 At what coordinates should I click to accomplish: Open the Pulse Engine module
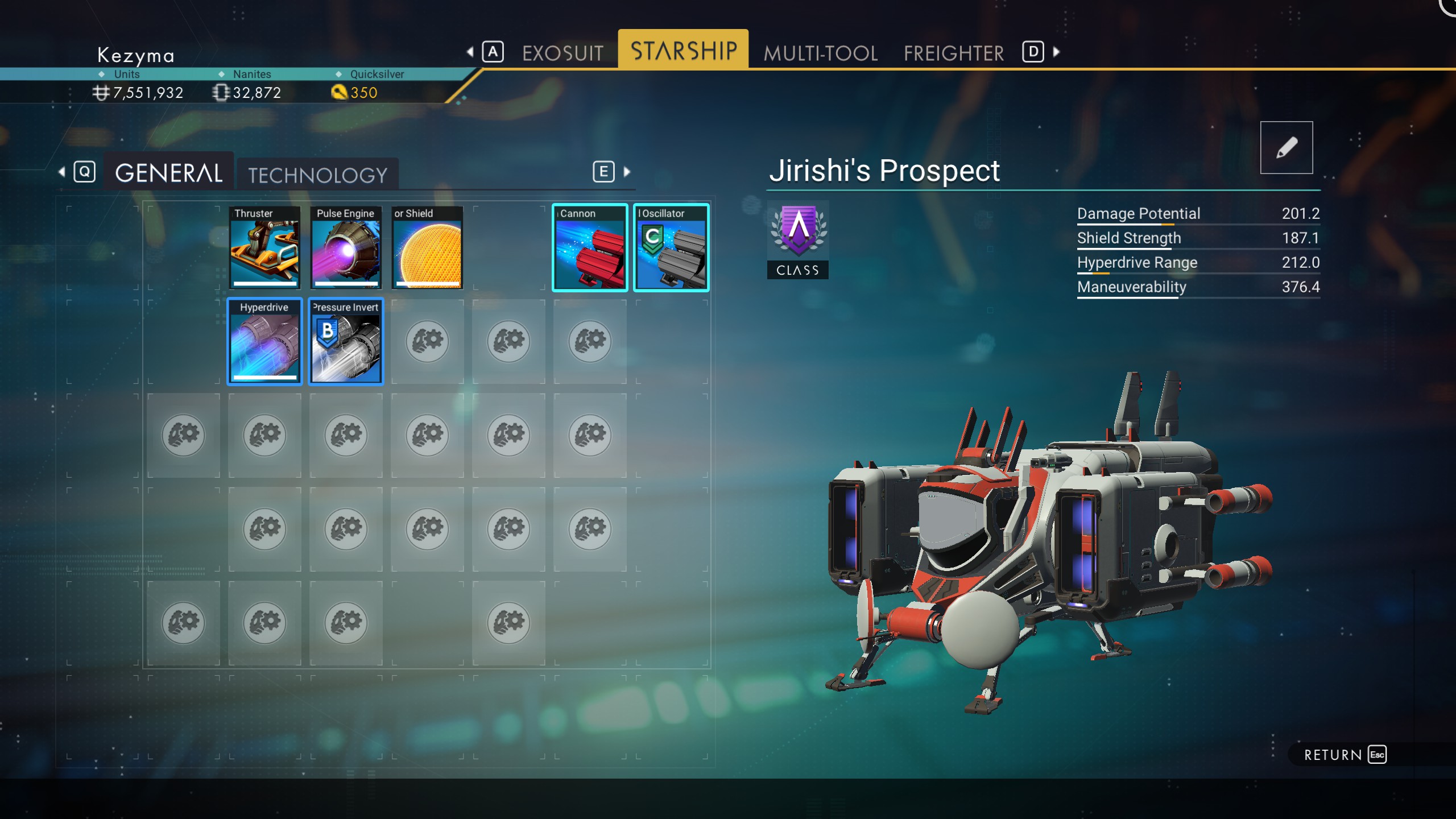coord(346,247)
